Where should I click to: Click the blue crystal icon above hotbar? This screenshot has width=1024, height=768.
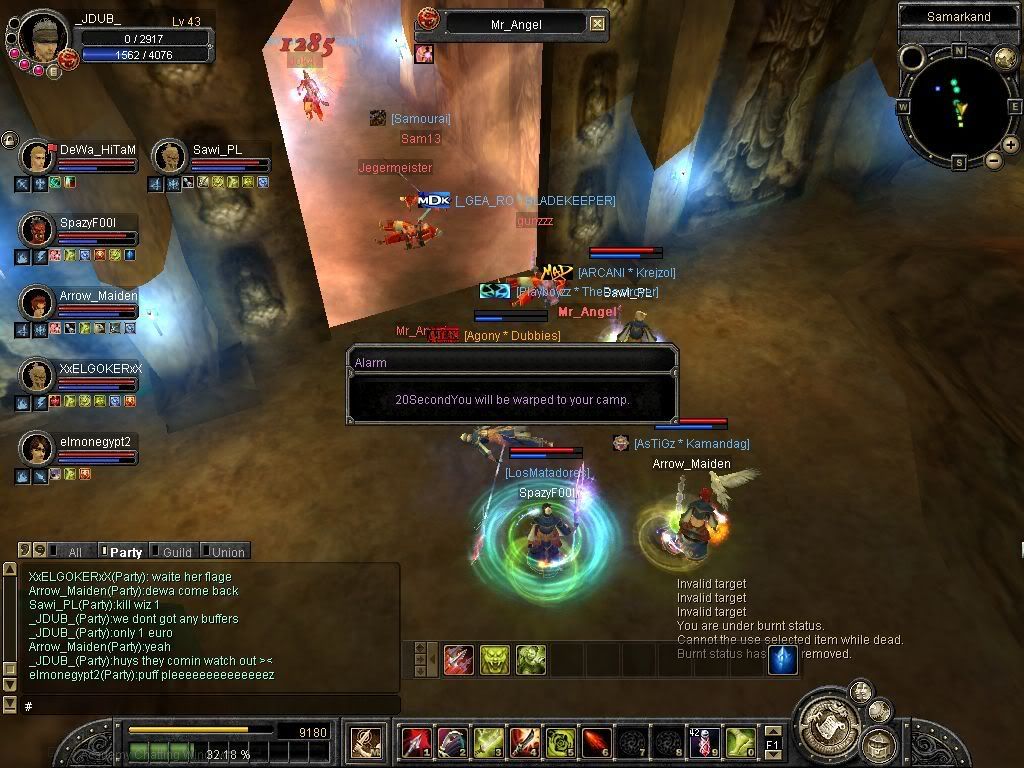[x=782, y=659]
